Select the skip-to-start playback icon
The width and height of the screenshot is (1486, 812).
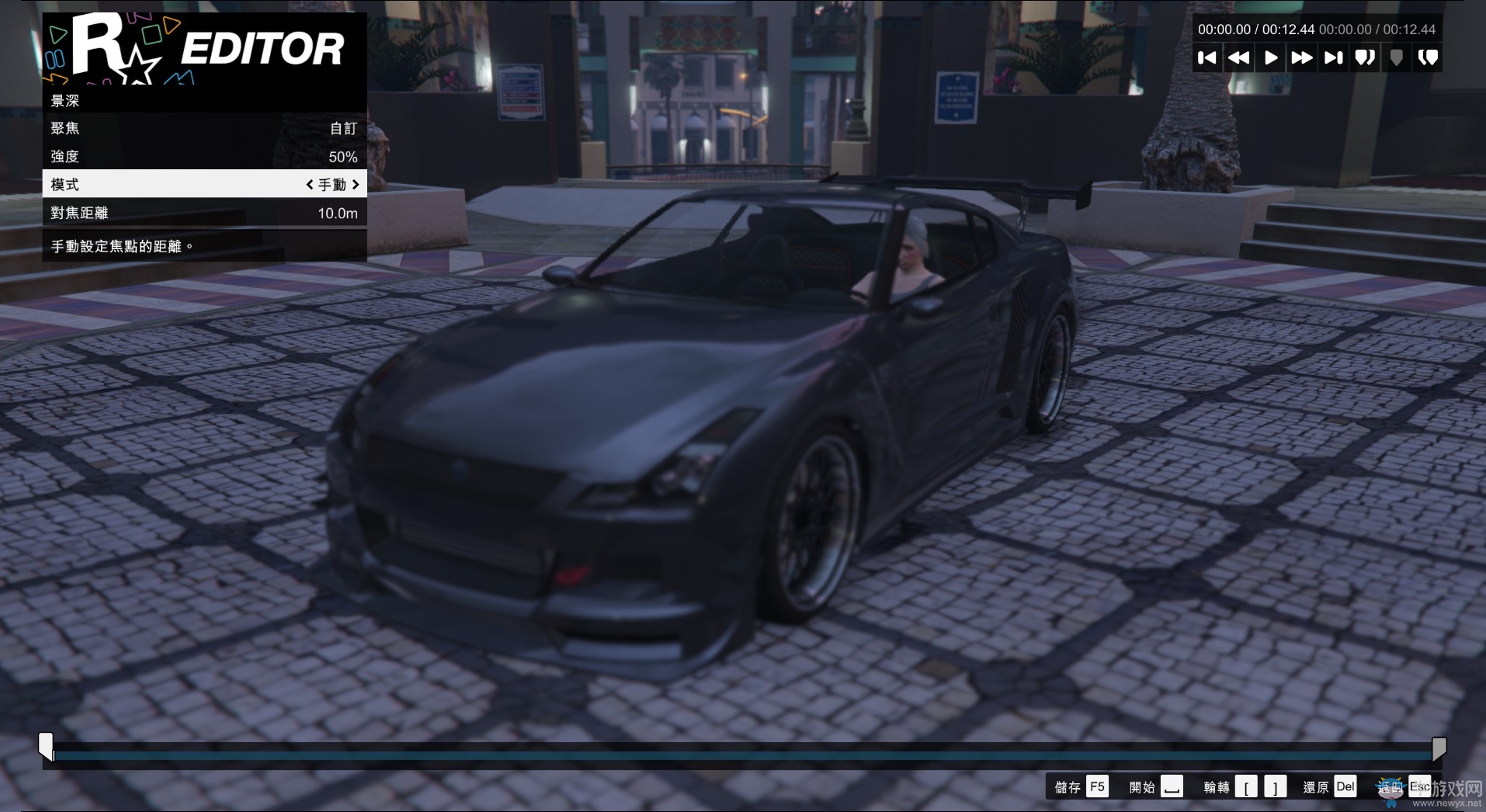pyautogui.click(x=1208, y=57)
